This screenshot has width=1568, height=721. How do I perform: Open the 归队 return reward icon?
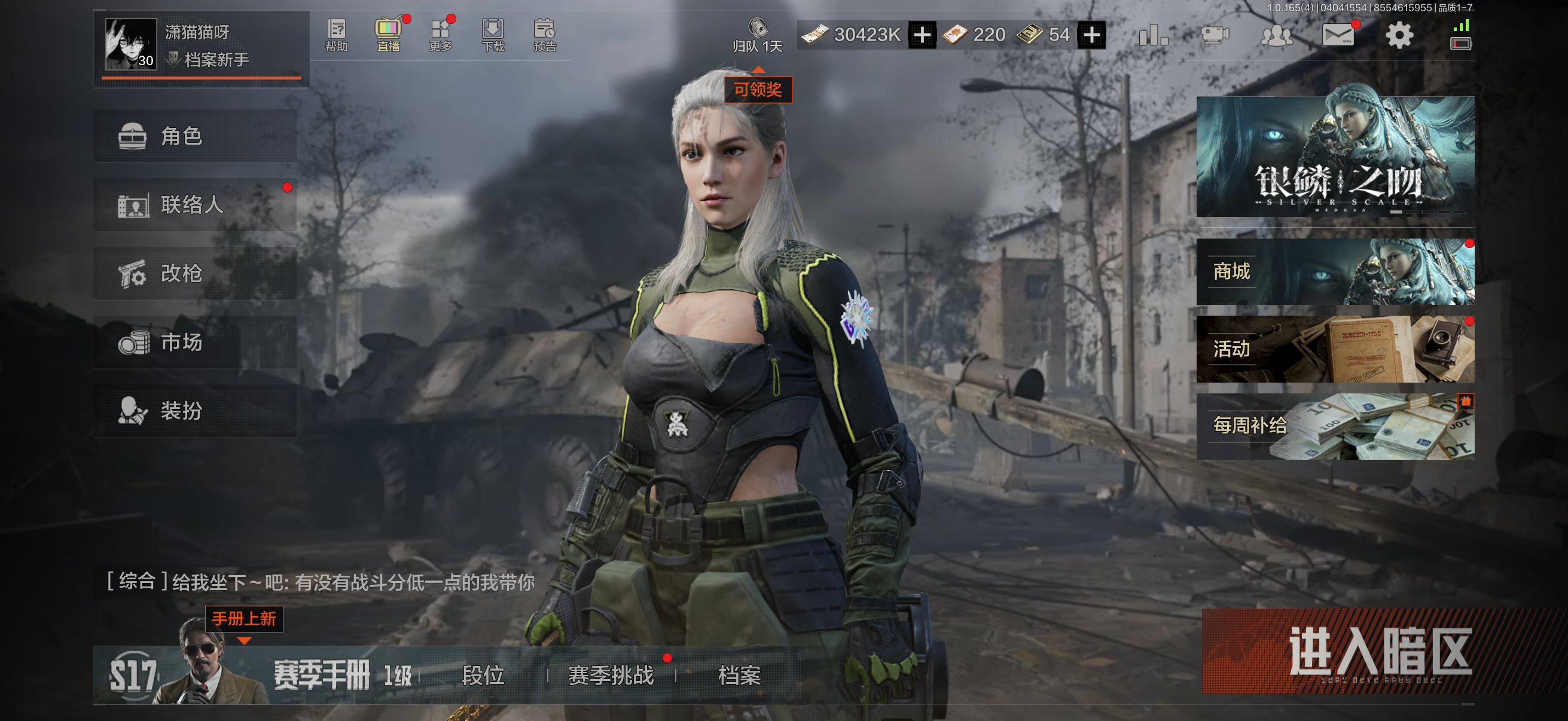click(x=757, y=35)
